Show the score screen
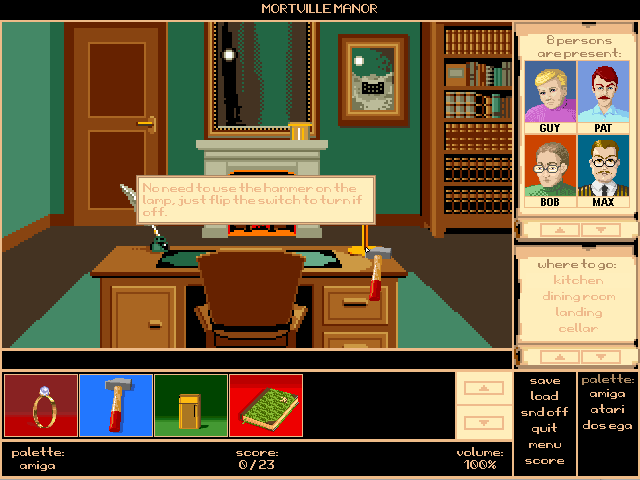 [545, 461]
